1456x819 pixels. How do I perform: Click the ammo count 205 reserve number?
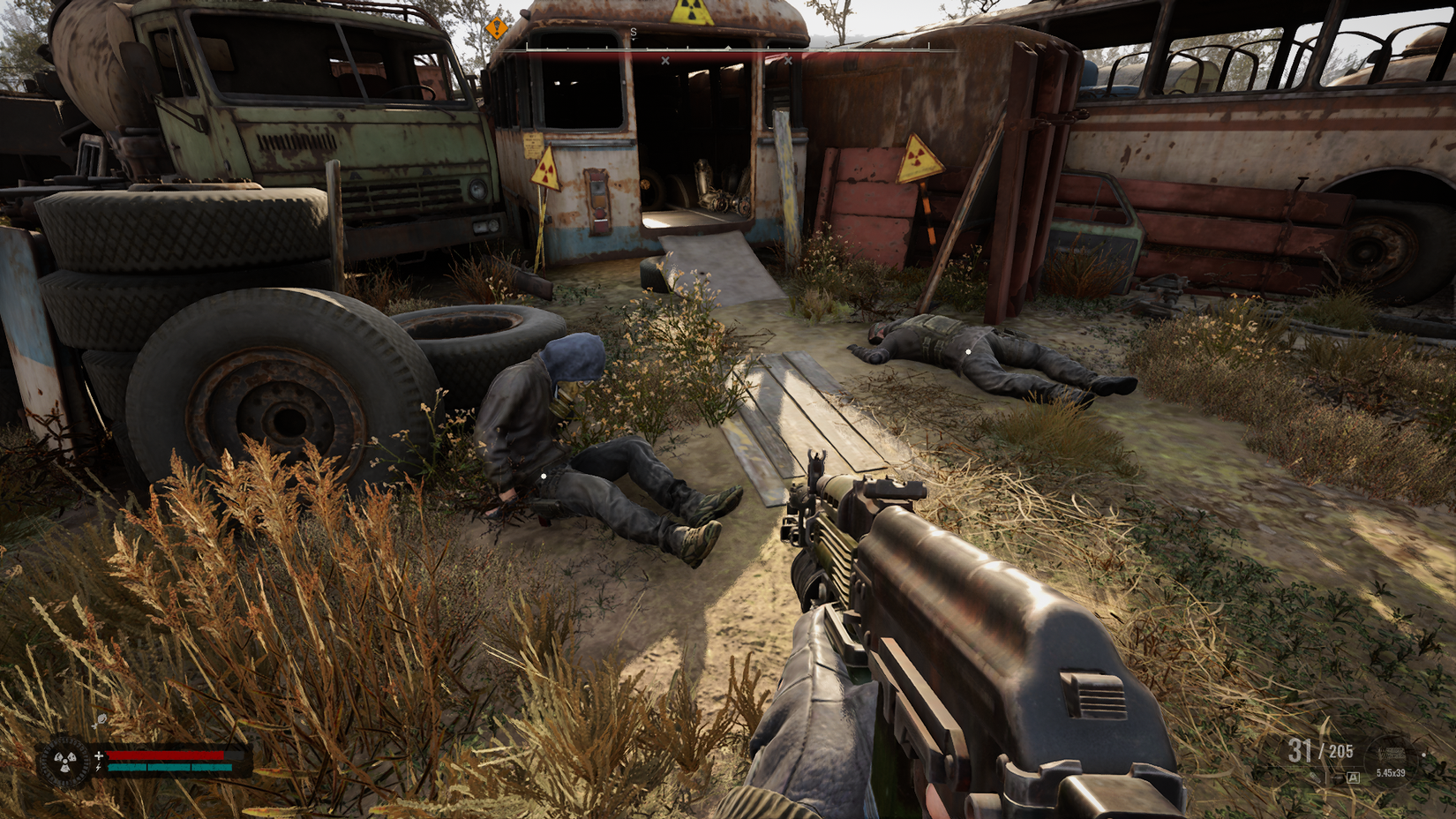[x=1341, y=750]
